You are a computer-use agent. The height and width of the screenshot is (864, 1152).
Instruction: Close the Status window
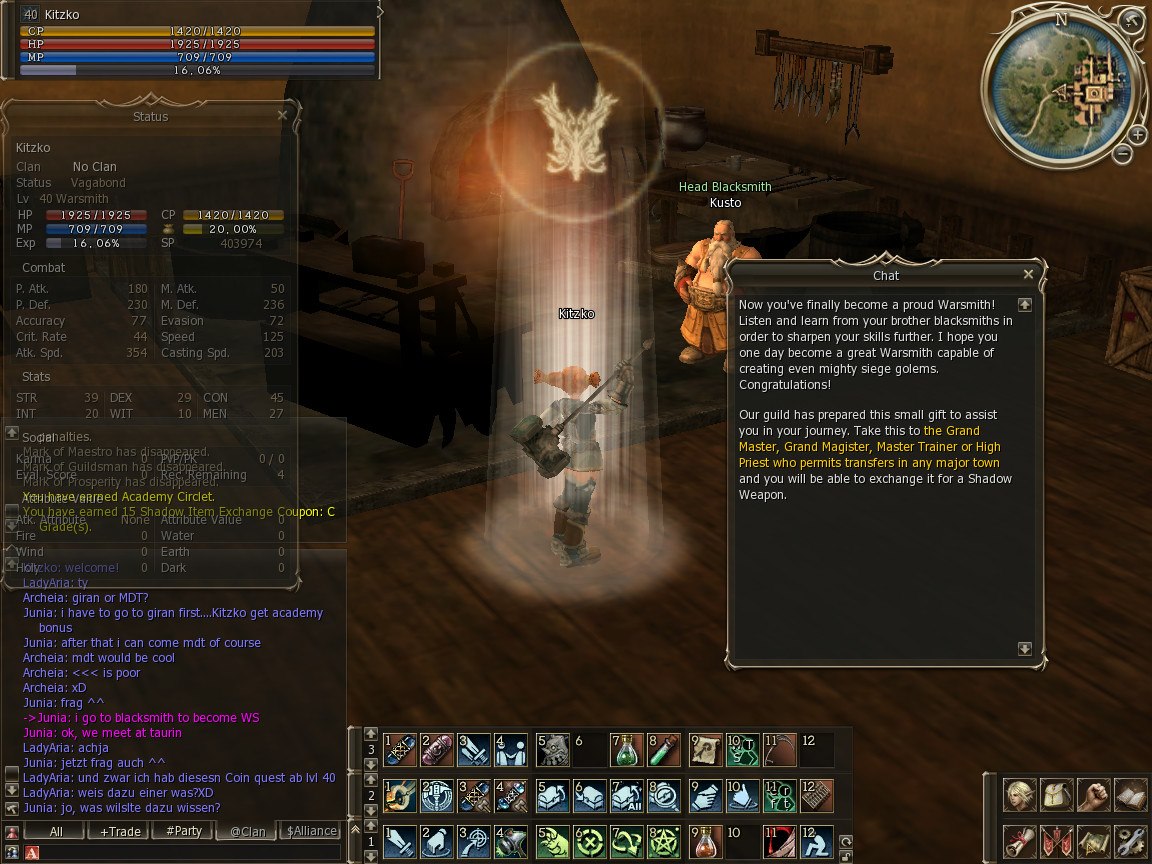click(x=282, y=116)
